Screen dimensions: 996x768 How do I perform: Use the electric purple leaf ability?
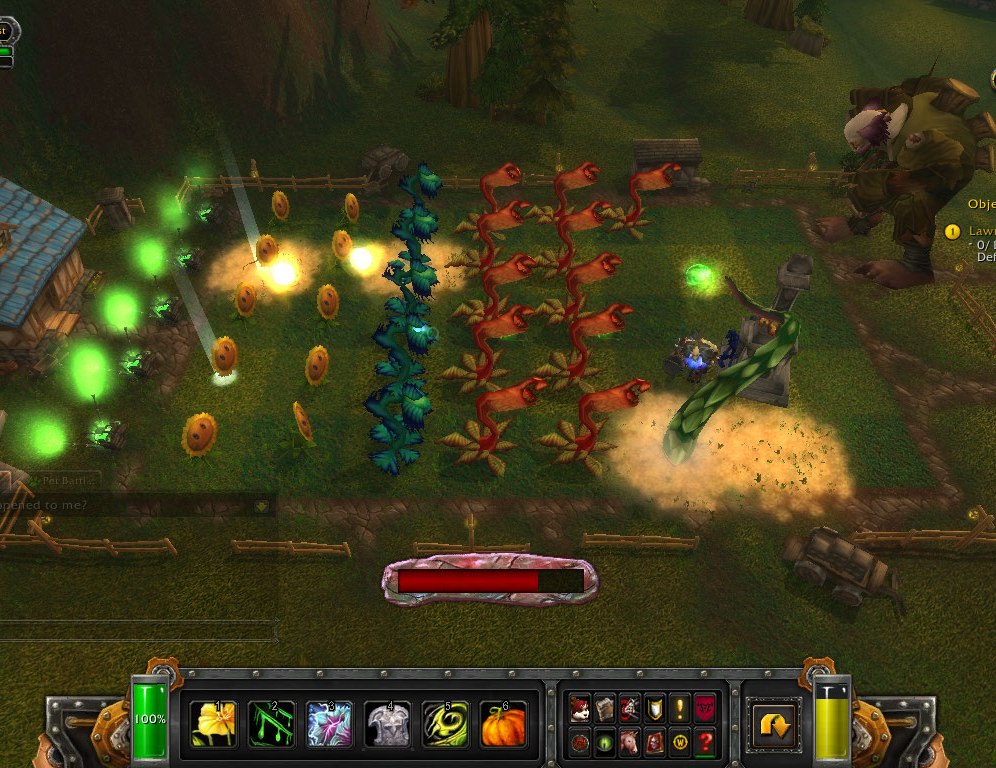330,722
